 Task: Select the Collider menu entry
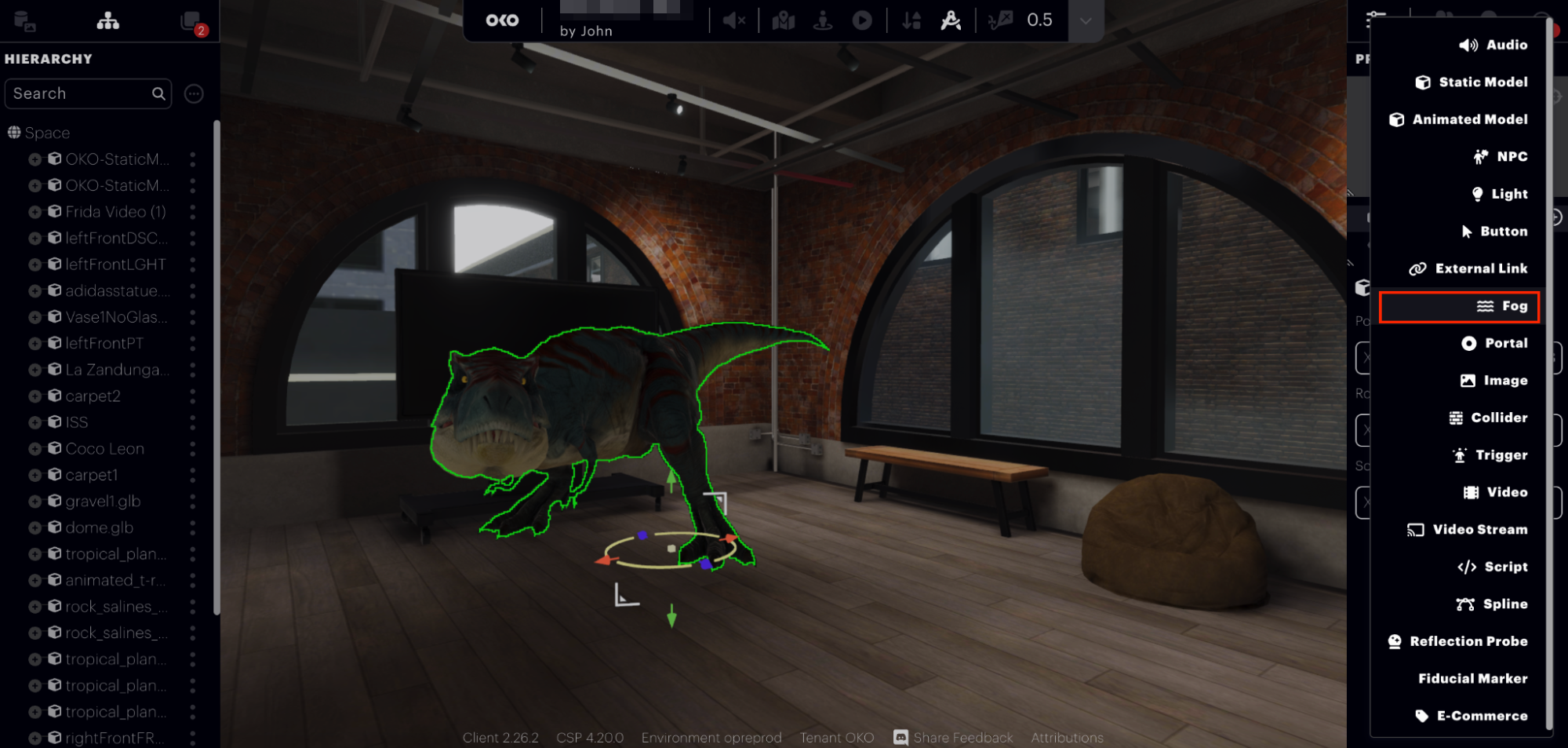(1488, 418)
